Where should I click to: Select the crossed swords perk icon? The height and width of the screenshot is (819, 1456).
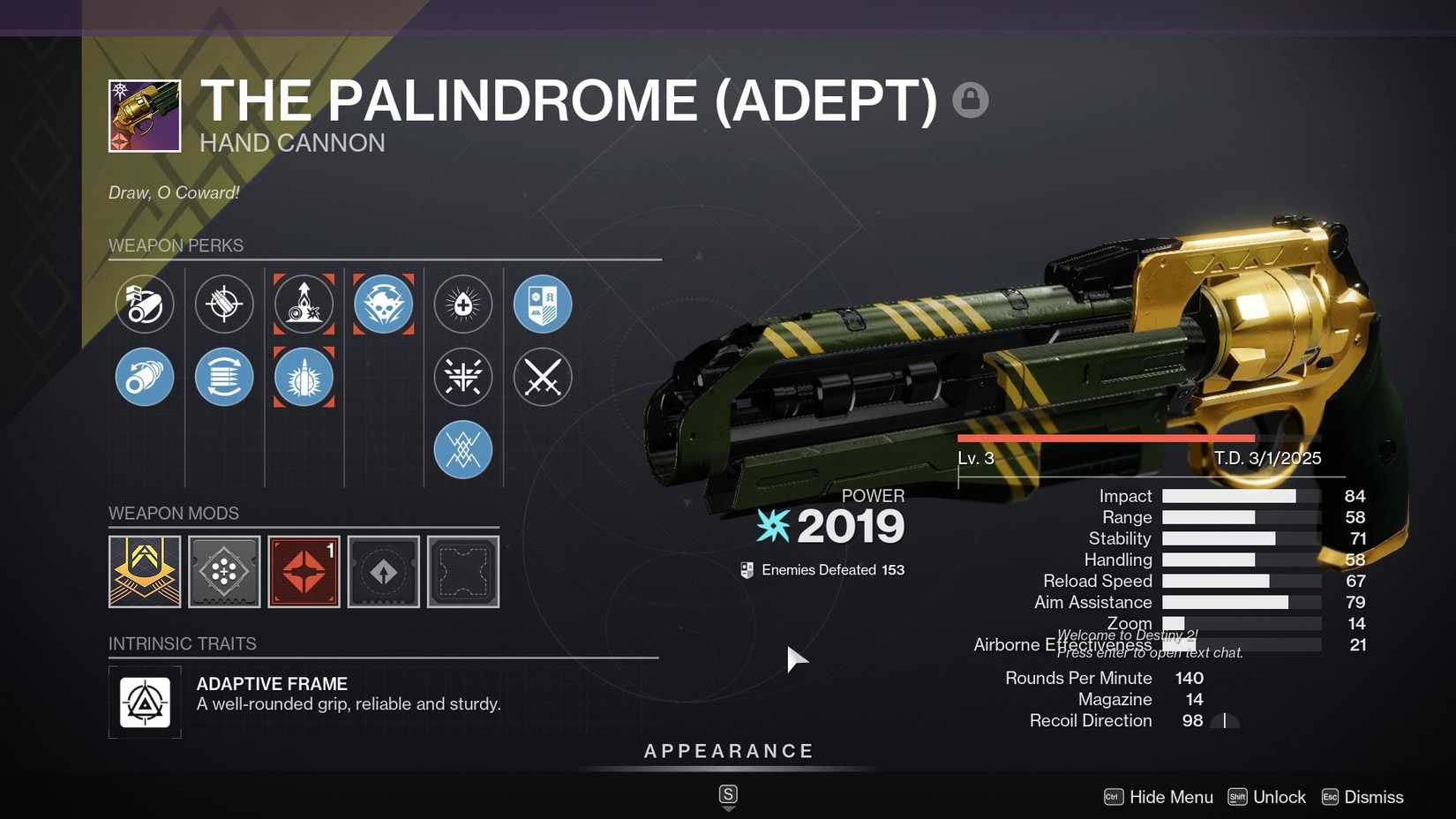click(x=543, y=377)
